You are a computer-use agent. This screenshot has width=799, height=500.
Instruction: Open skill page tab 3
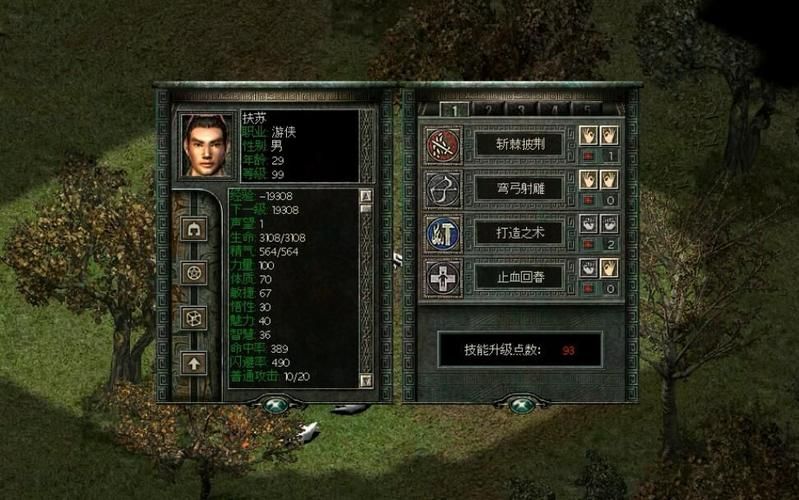(x=521, y=109)
